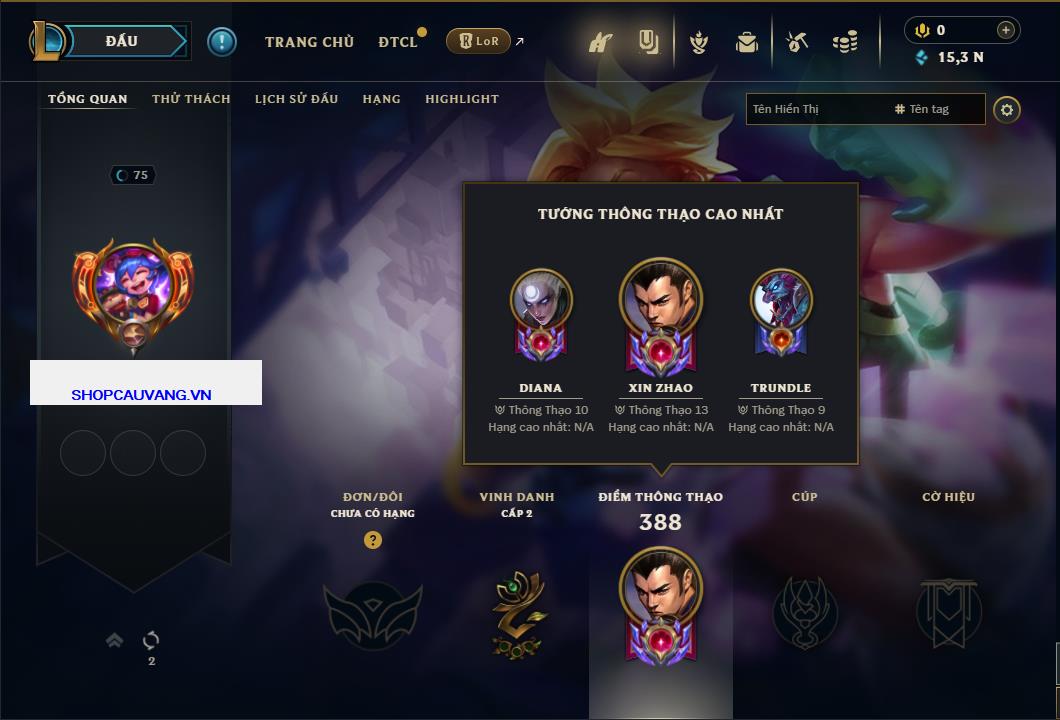This screenshot has height=720, width=1060.
Task: Open the CỜ HIỆU banner section
Action: pyautogui.click(x=948, y=612)
